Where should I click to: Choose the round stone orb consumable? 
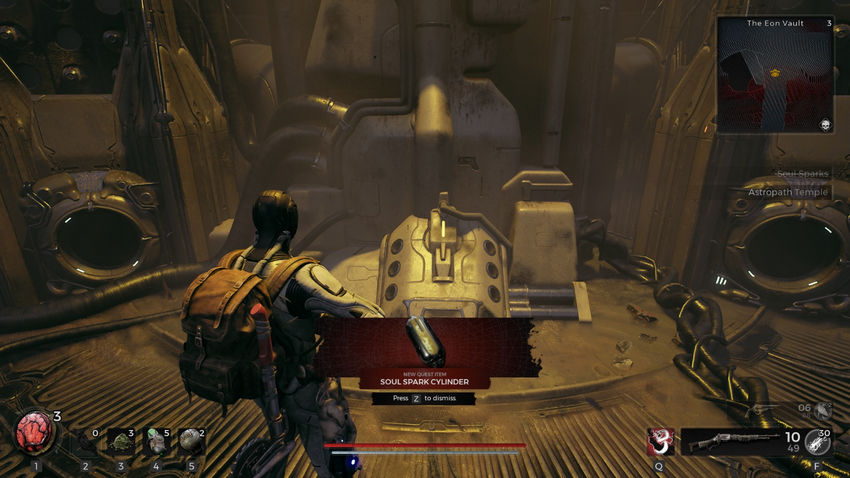(188, 440)
